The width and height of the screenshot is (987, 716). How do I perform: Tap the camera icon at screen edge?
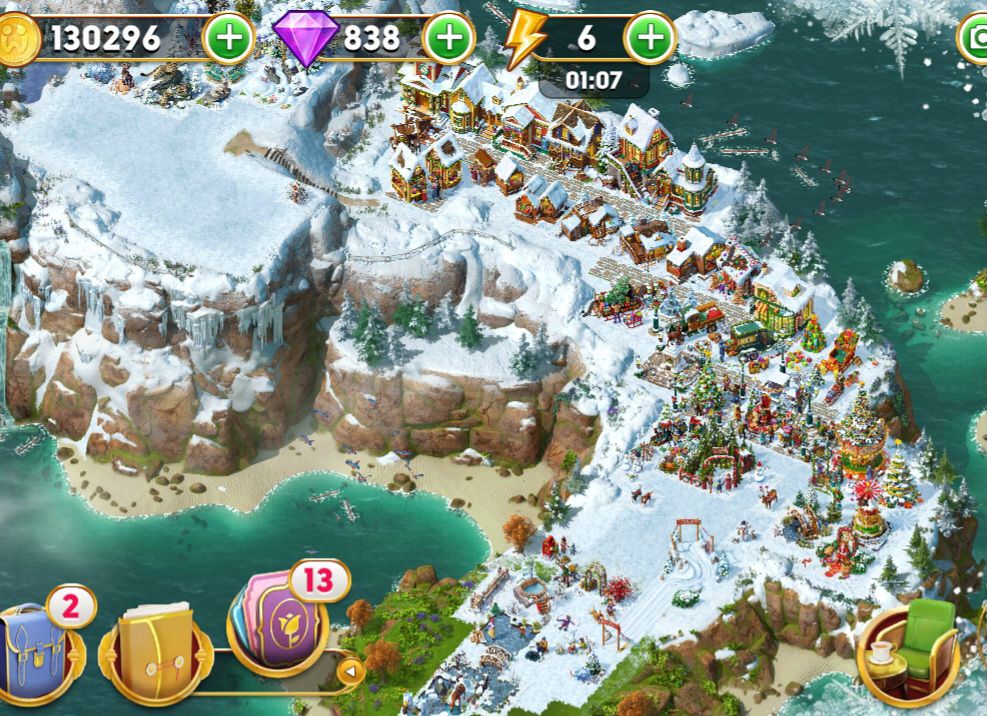(x=975, y=39)
